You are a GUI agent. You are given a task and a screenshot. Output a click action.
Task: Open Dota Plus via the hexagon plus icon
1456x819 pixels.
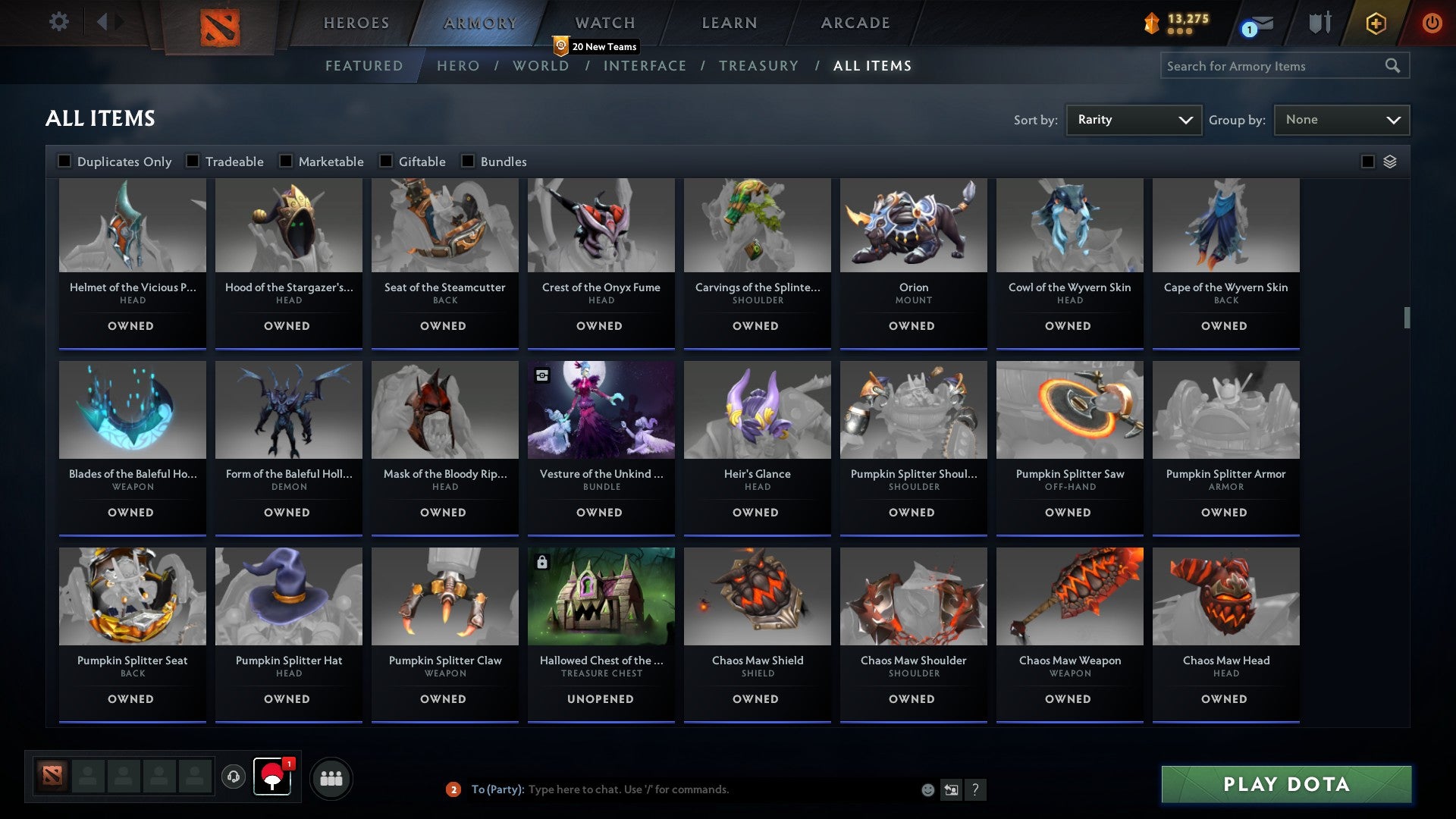(x=1375, y=23)
